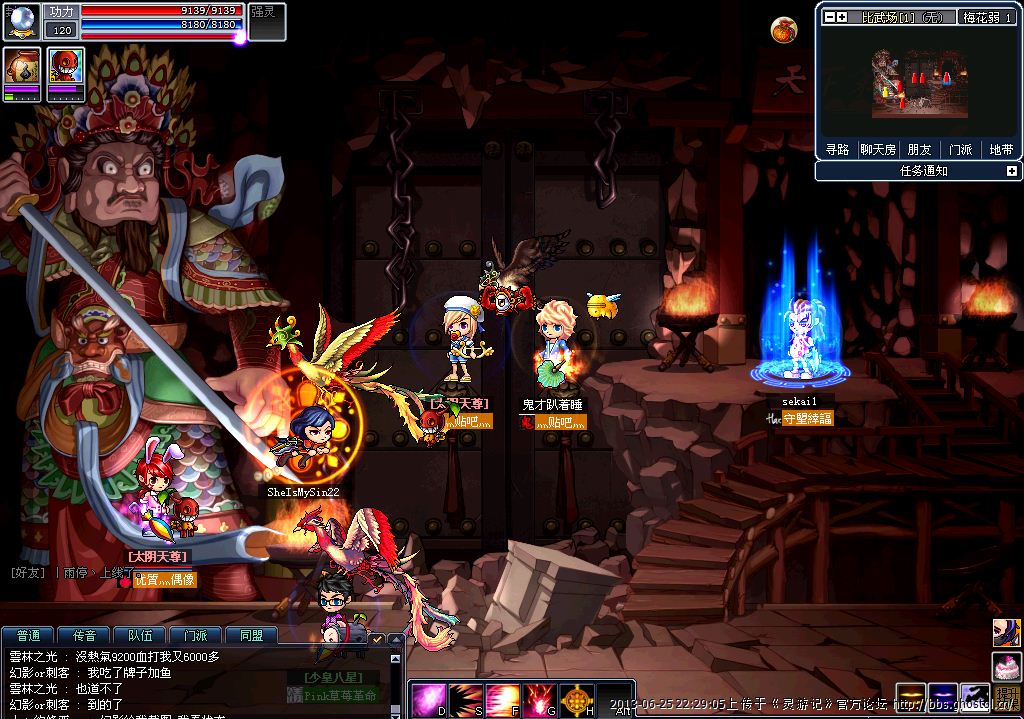Switch to the 普通 chat tab
The width and height of the screenshot is (1024, 719).
(29, 635)
